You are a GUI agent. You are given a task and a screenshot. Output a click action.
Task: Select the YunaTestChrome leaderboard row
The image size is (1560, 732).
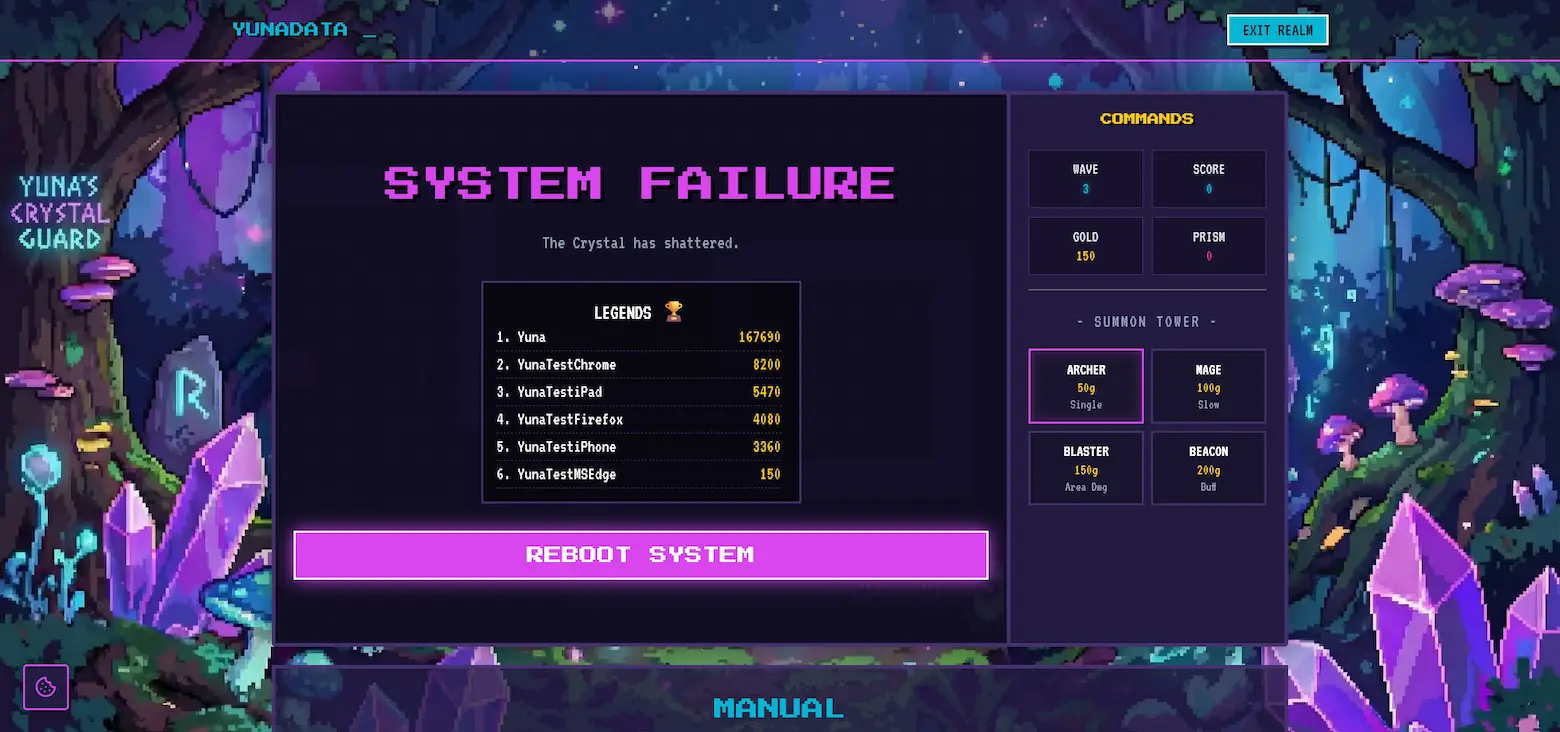[640, 364]
